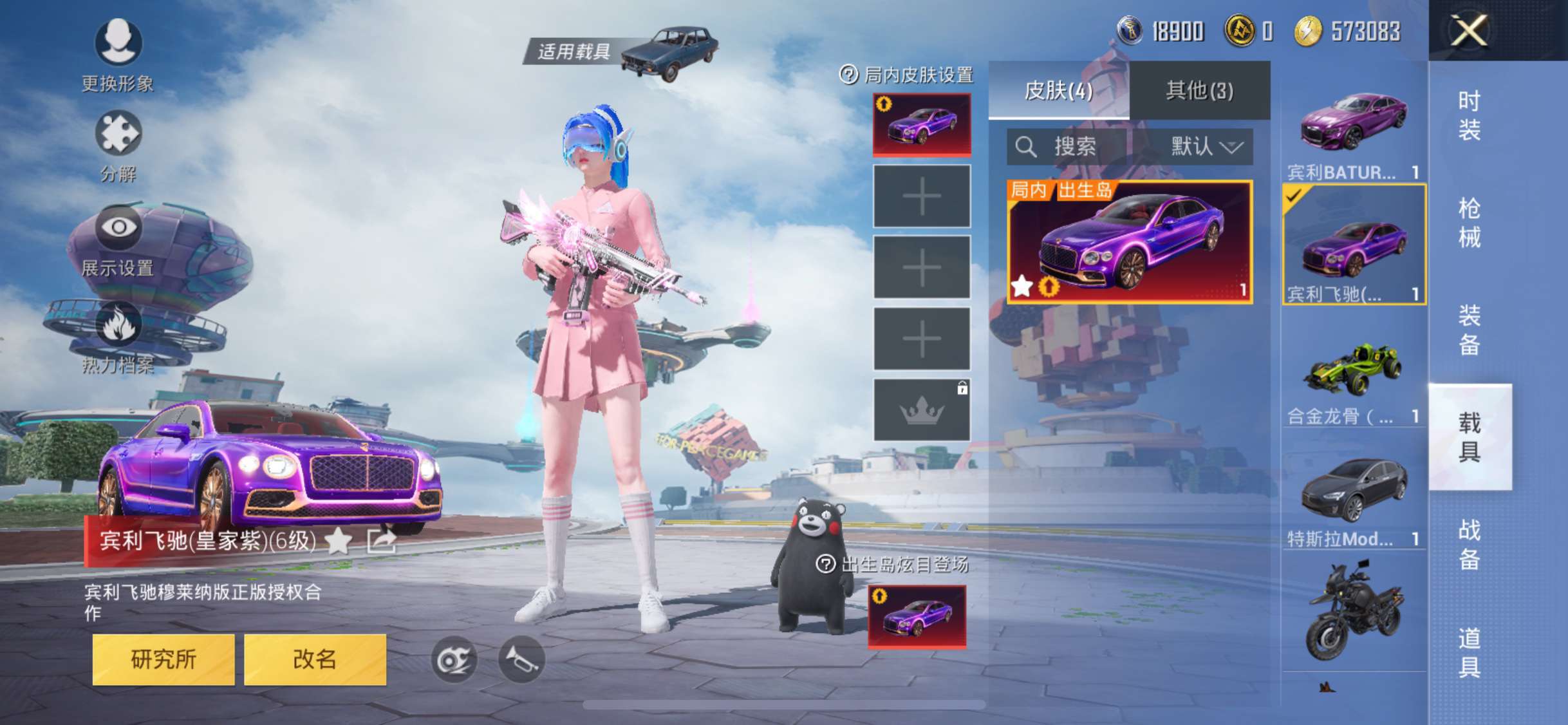The width and height of the screenshot is (1568, 725).
Task: Open the 道具 items category
Action: (x=1469, y=652)
